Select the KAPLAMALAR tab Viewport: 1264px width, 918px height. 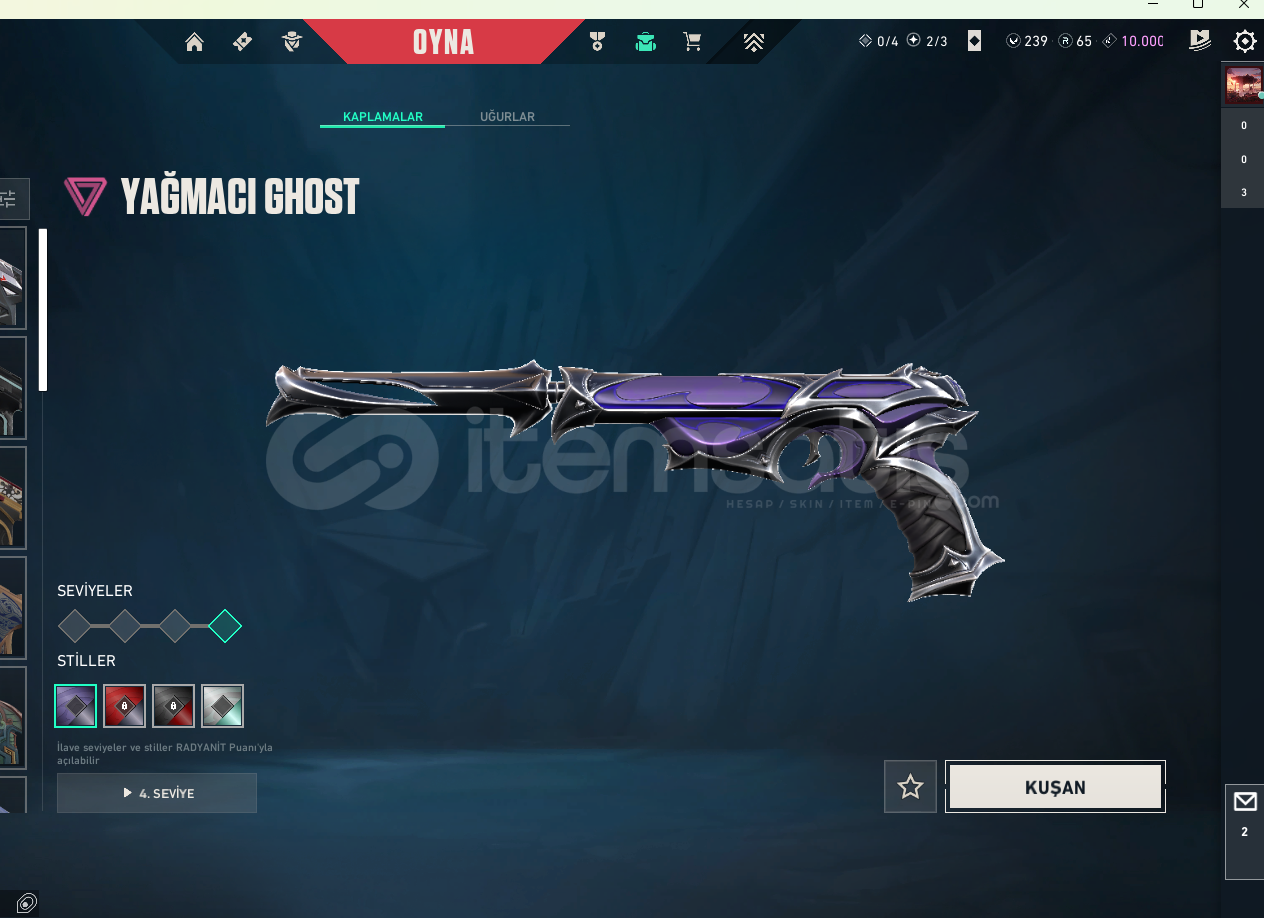coord(383,117)
